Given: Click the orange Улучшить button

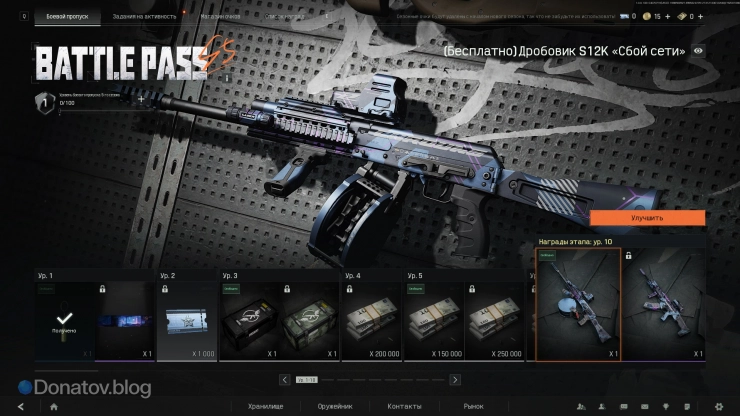Looking at the screenshot, I should point(647,217).
